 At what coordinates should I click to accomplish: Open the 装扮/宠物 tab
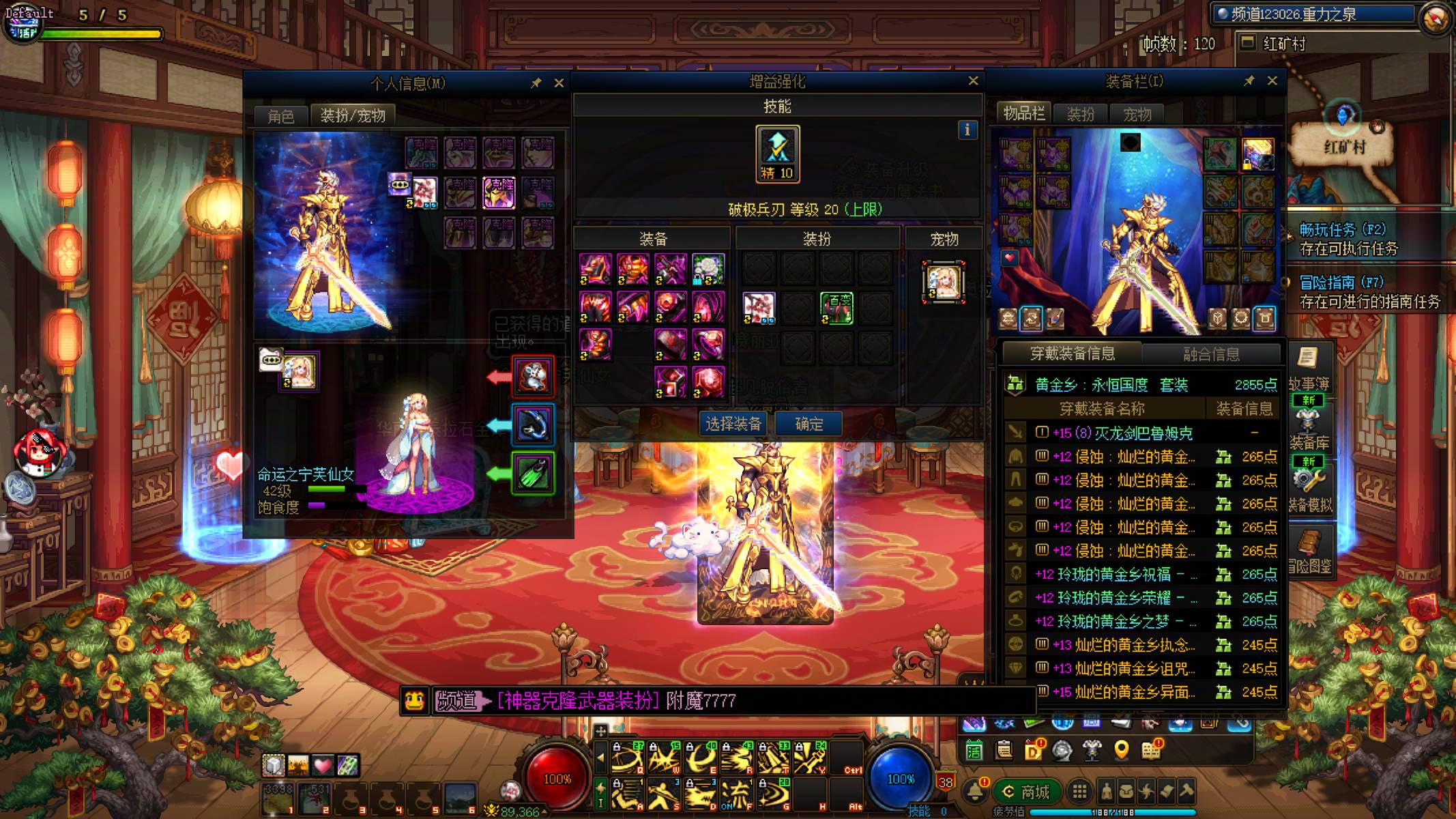[353, 116]
